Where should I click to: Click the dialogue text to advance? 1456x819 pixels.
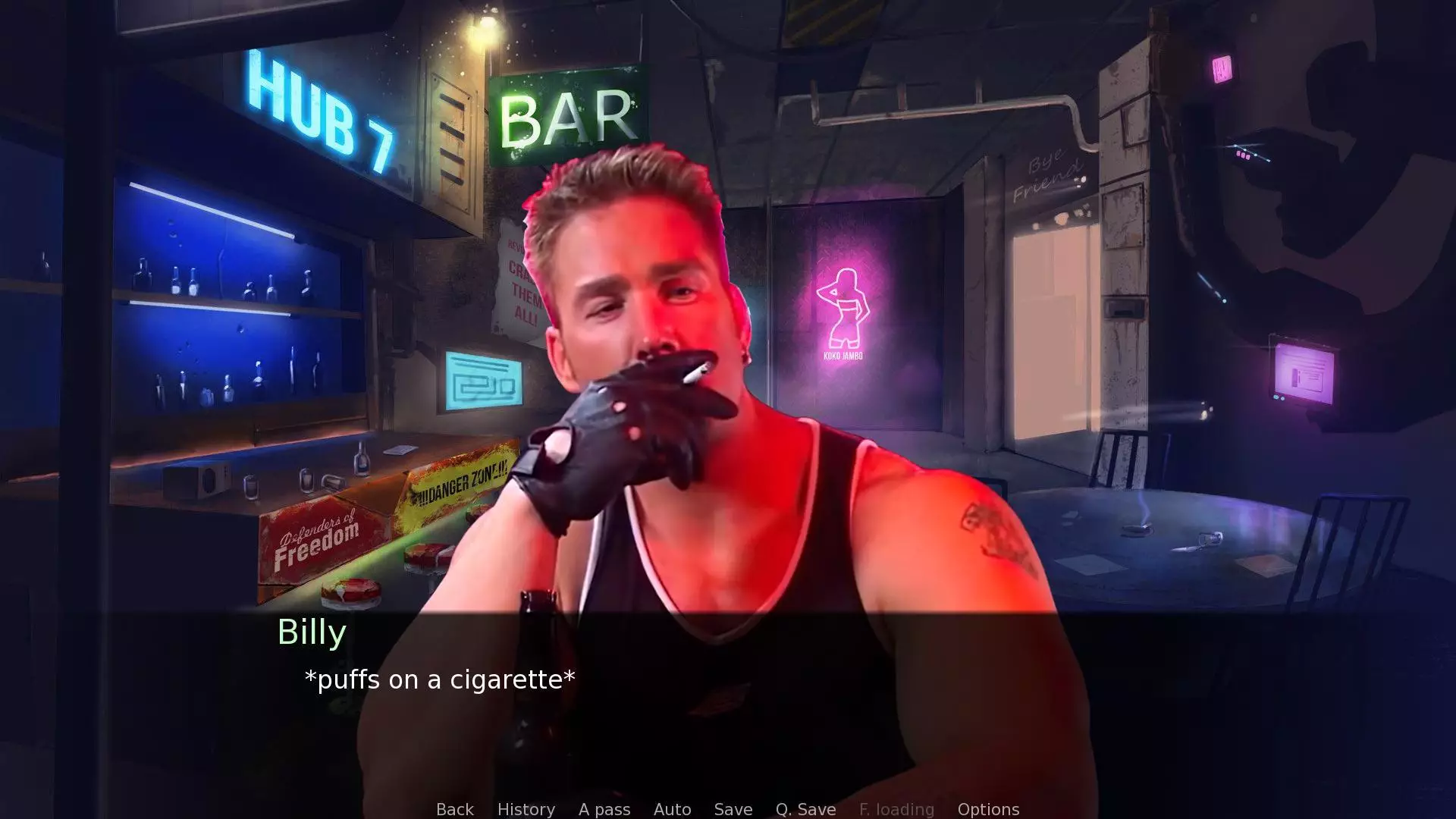pos(440,680)
